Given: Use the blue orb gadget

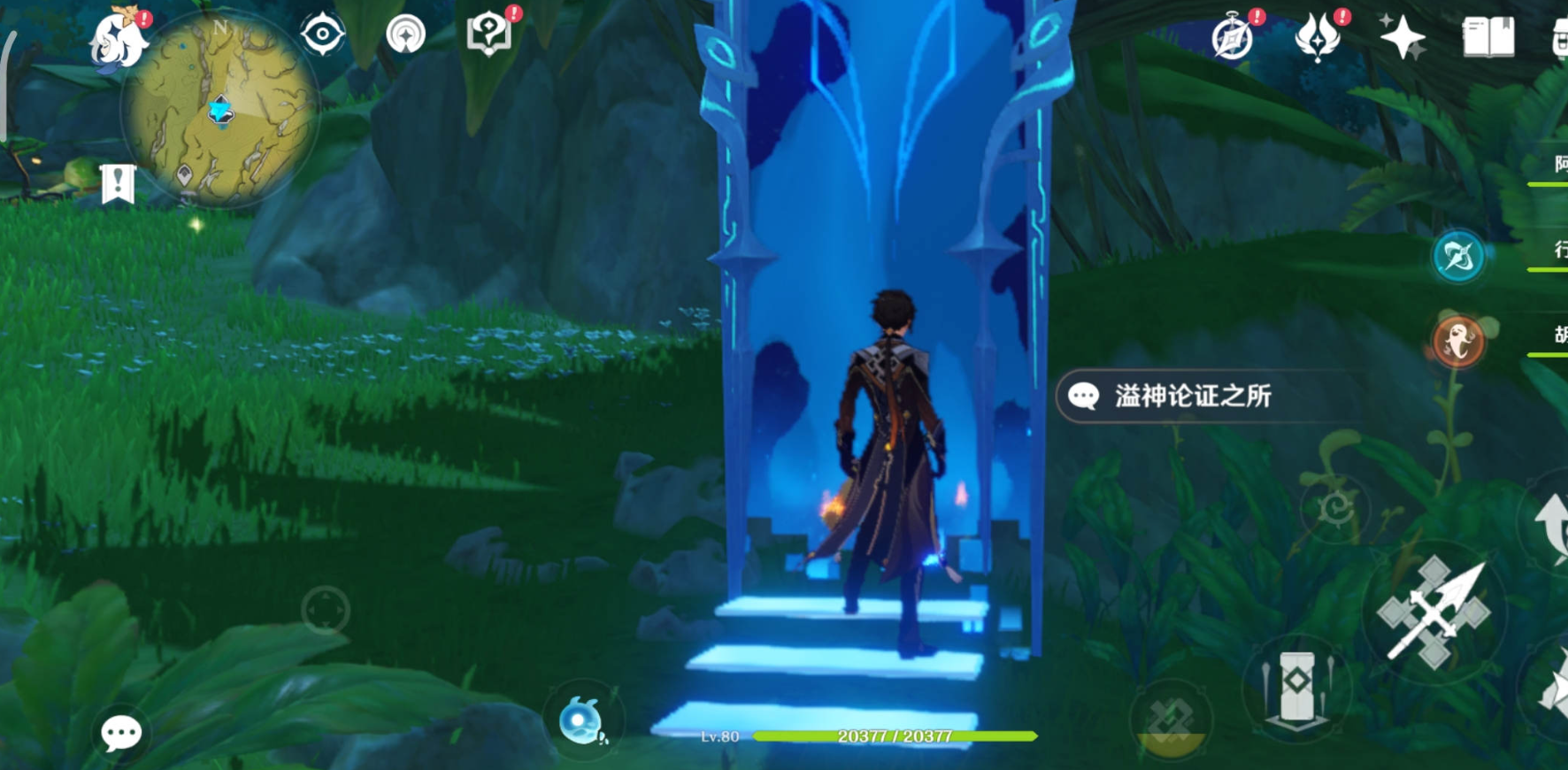Looking at the screenshot, I should (x=581, y=720).
